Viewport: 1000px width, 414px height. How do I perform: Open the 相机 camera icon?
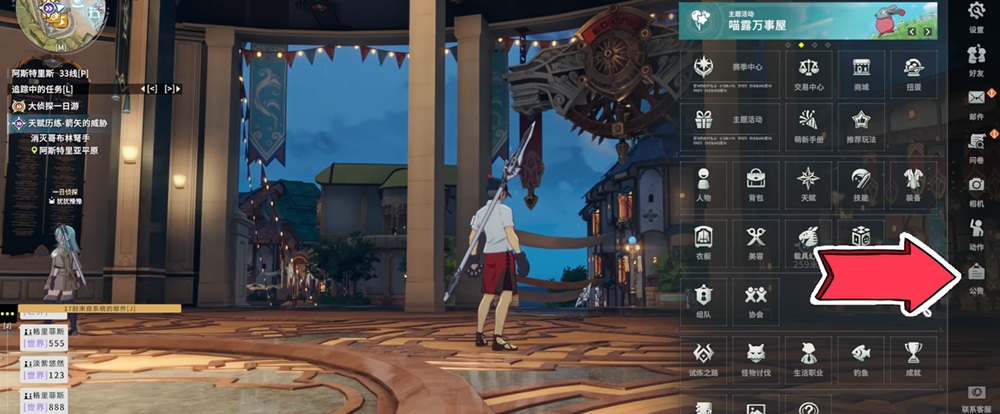pyautogui.click(x=977, y=190)
